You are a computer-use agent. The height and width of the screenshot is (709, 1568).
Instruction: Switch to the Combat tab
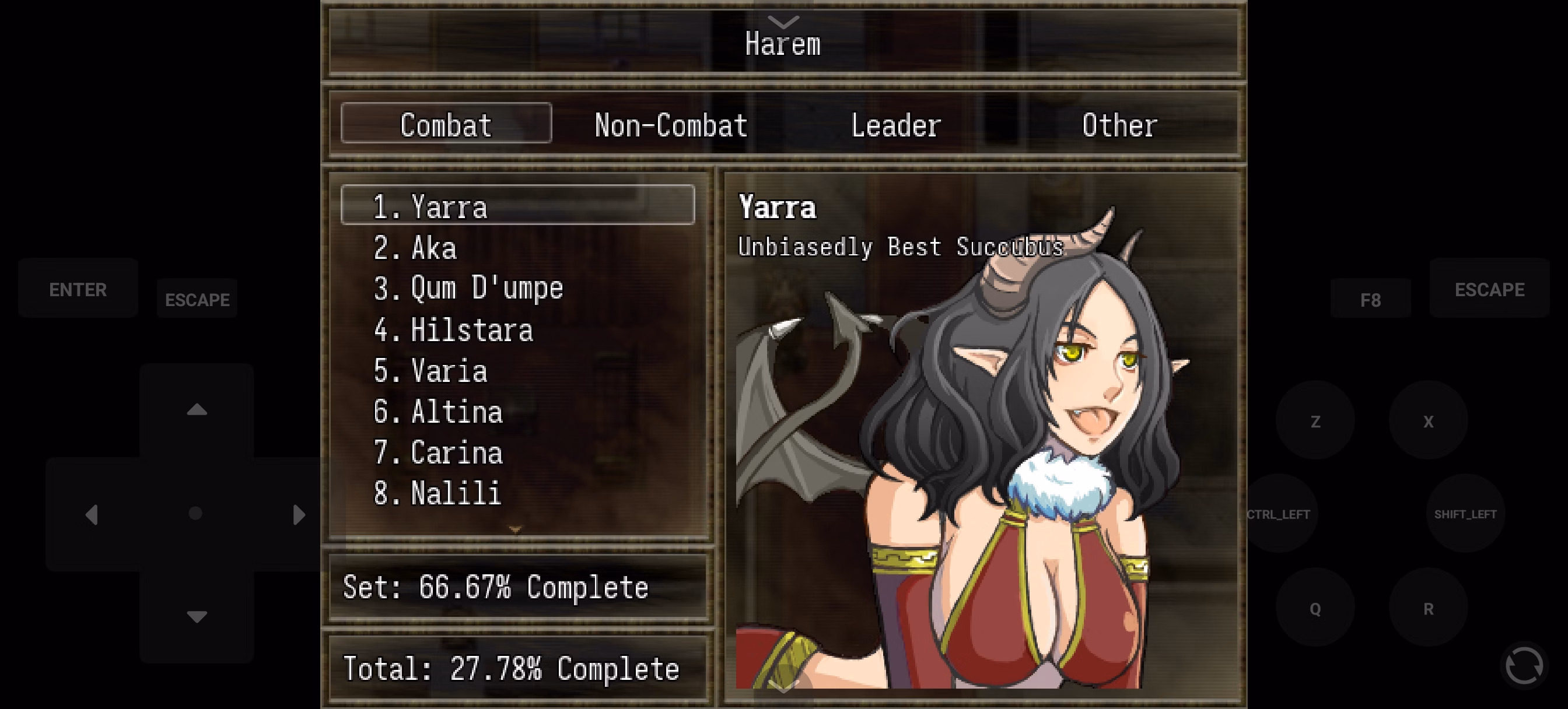[x=446, y=124]
